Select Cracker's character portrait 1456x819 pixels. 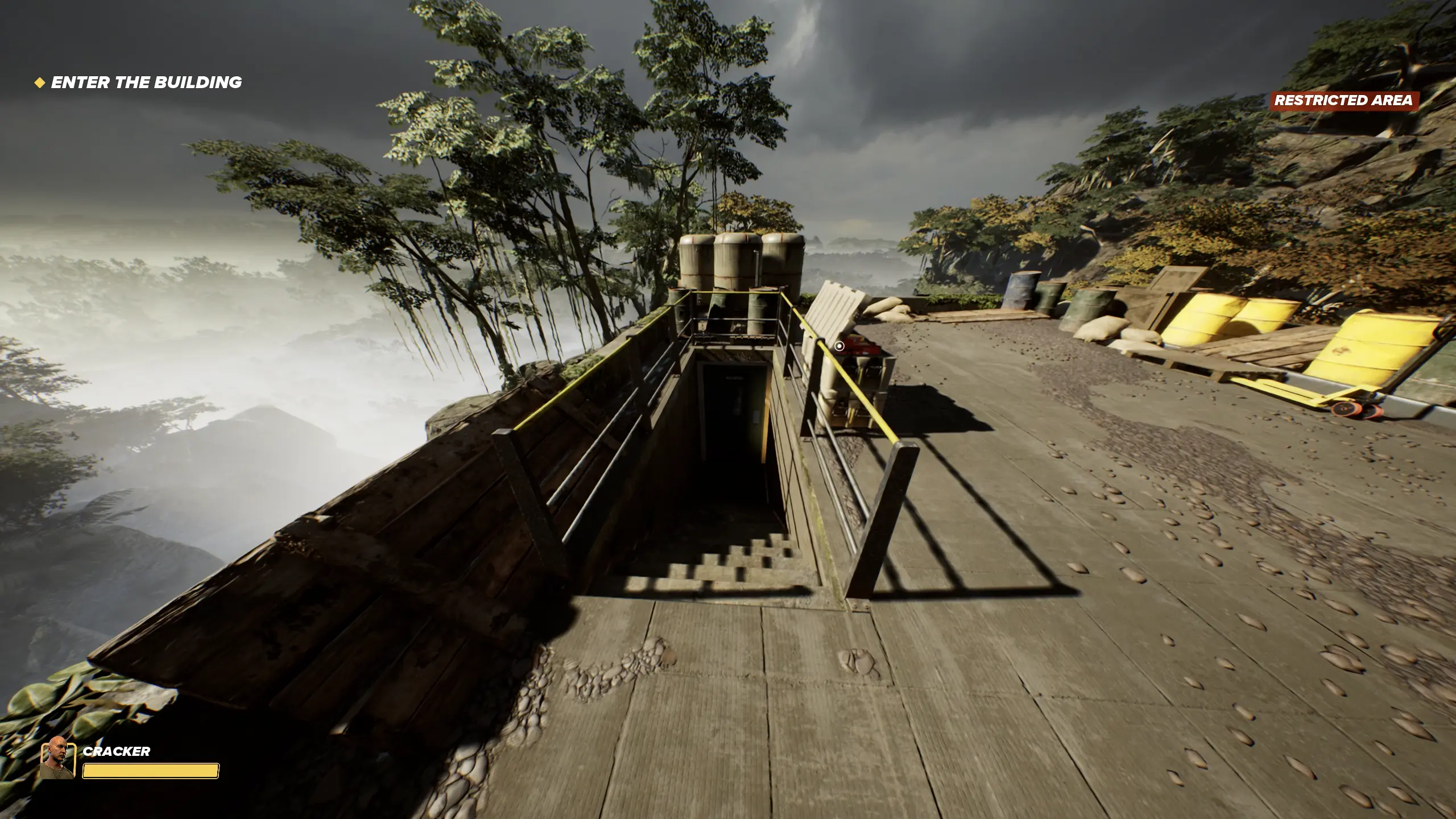[57, 758]
